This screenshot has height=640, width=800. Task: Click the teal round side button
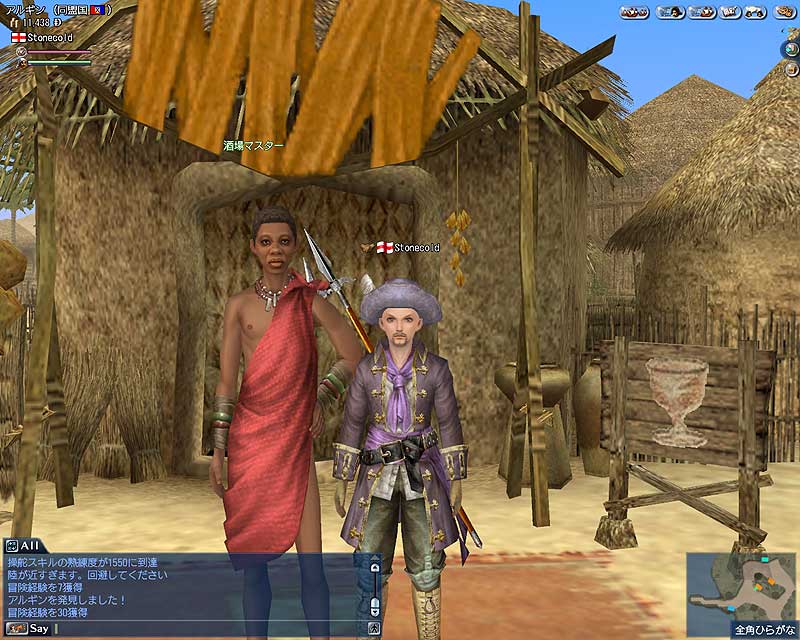coord(791,48)
